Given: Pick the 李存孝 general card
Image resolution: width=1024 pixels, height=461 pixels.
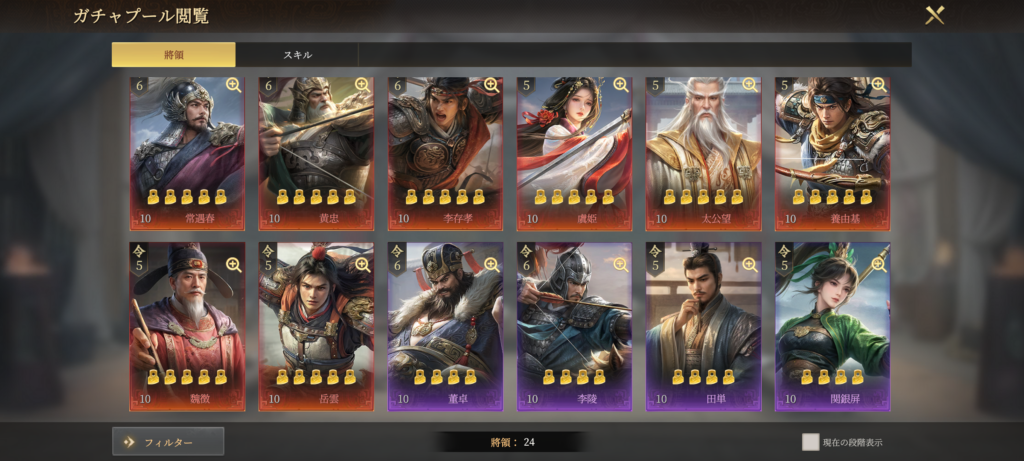Looking at the screenshot, I should (x=445, y=153).
